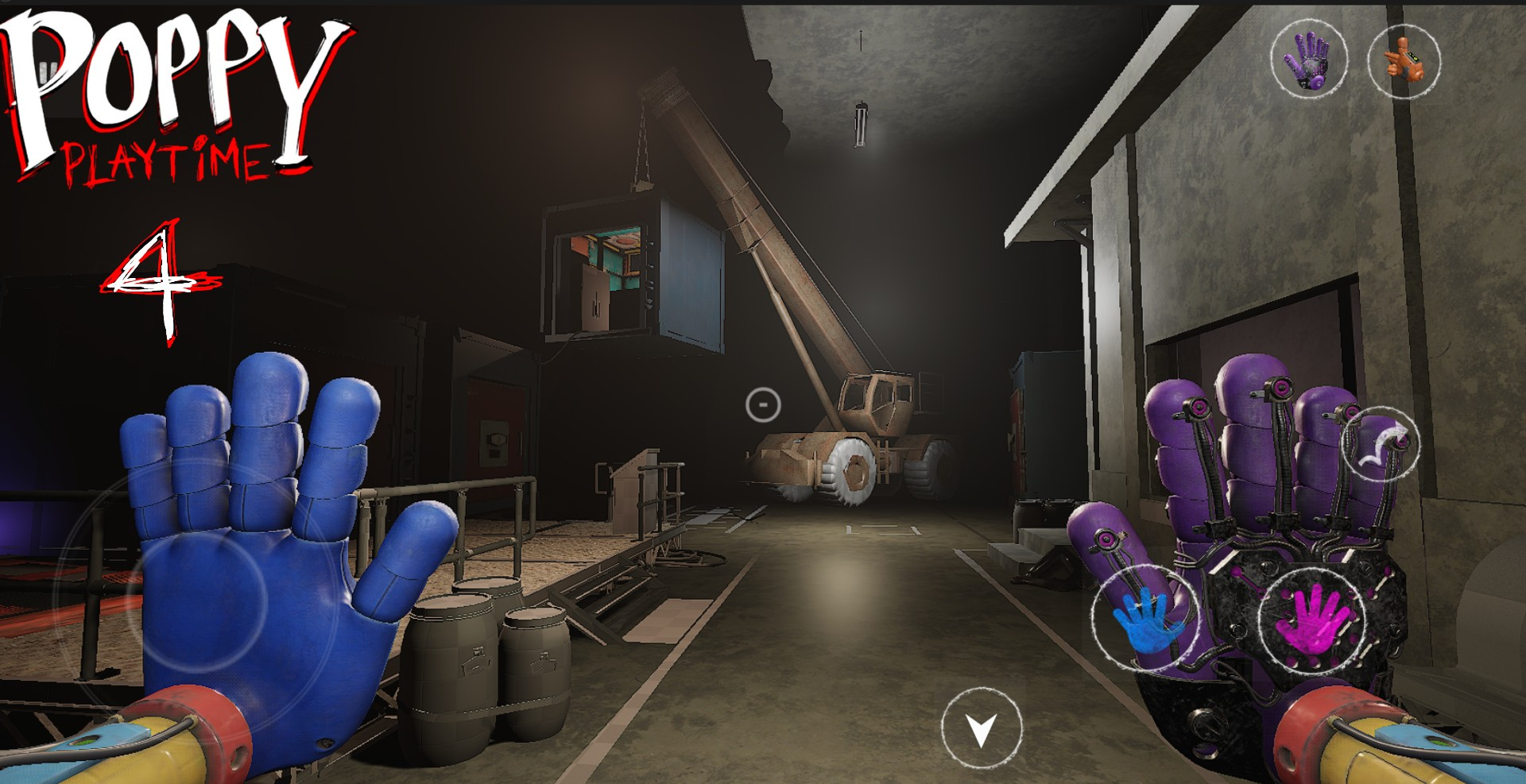The image size is (1526, 784).
Task: Fire the blue hand button
Action: [1143, 617]
